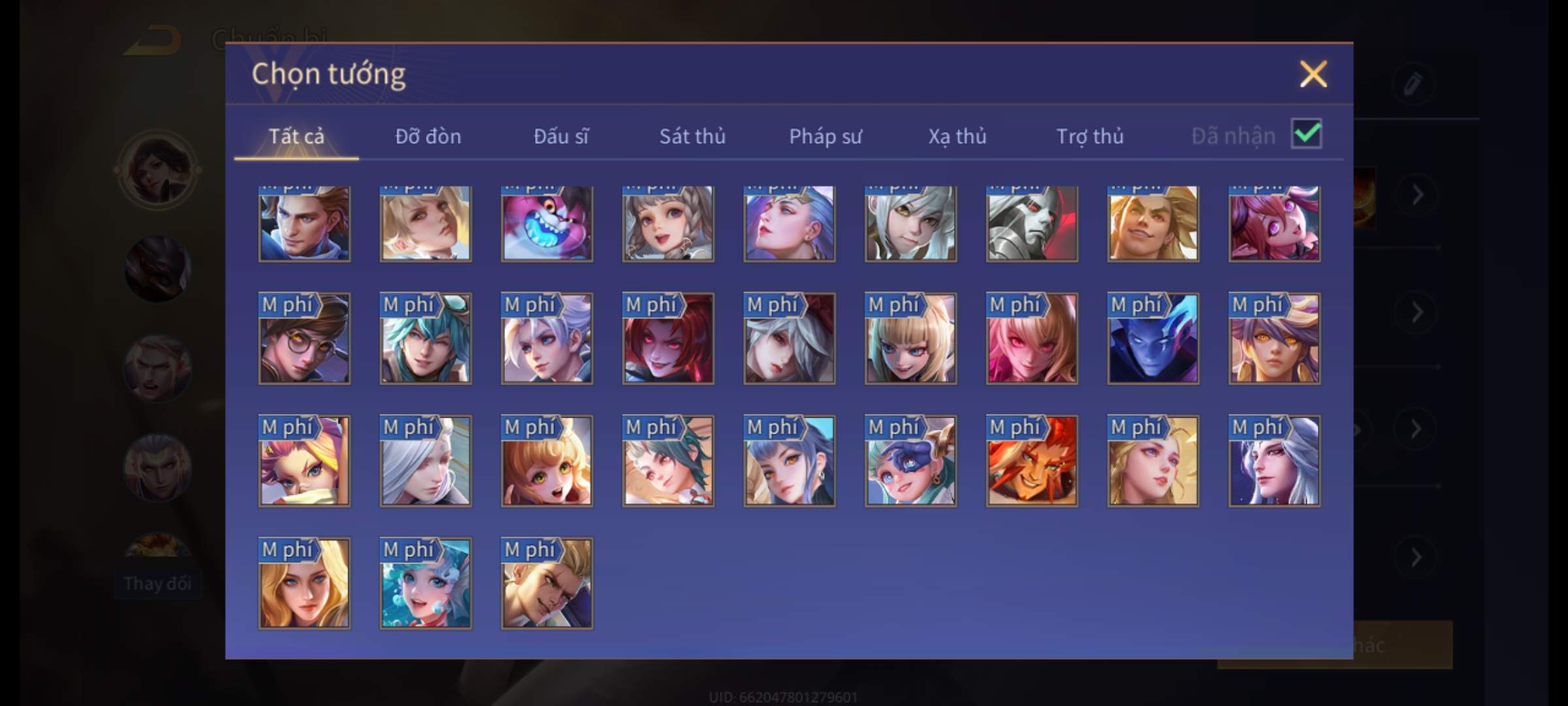1568x706 pixels.
Task: Pick the red-haired vampire hero with glowing eyes
Action: (x=668, y=339)
